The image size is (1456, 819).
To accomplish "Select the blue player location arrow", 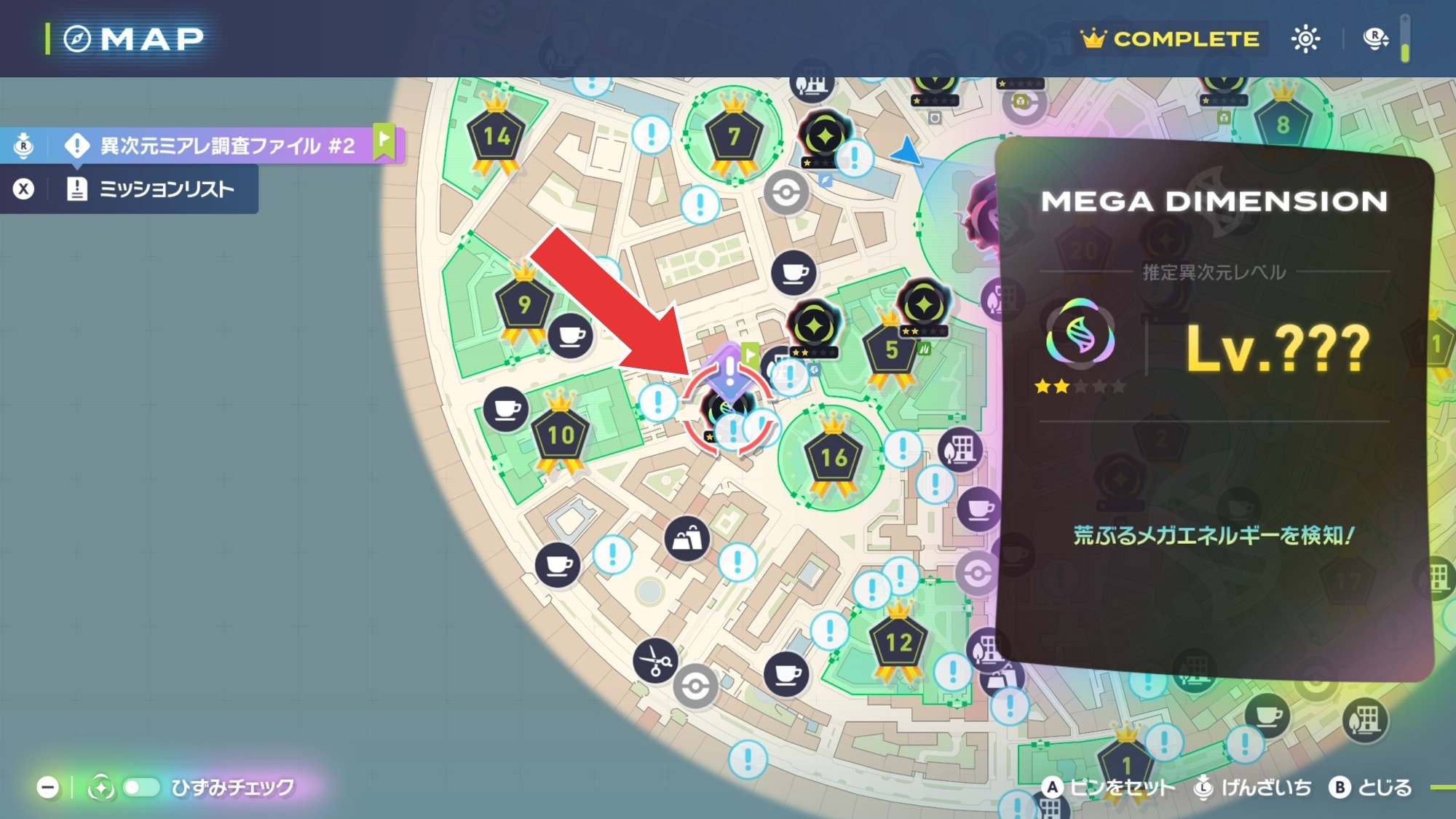I will tap(908, 150).
